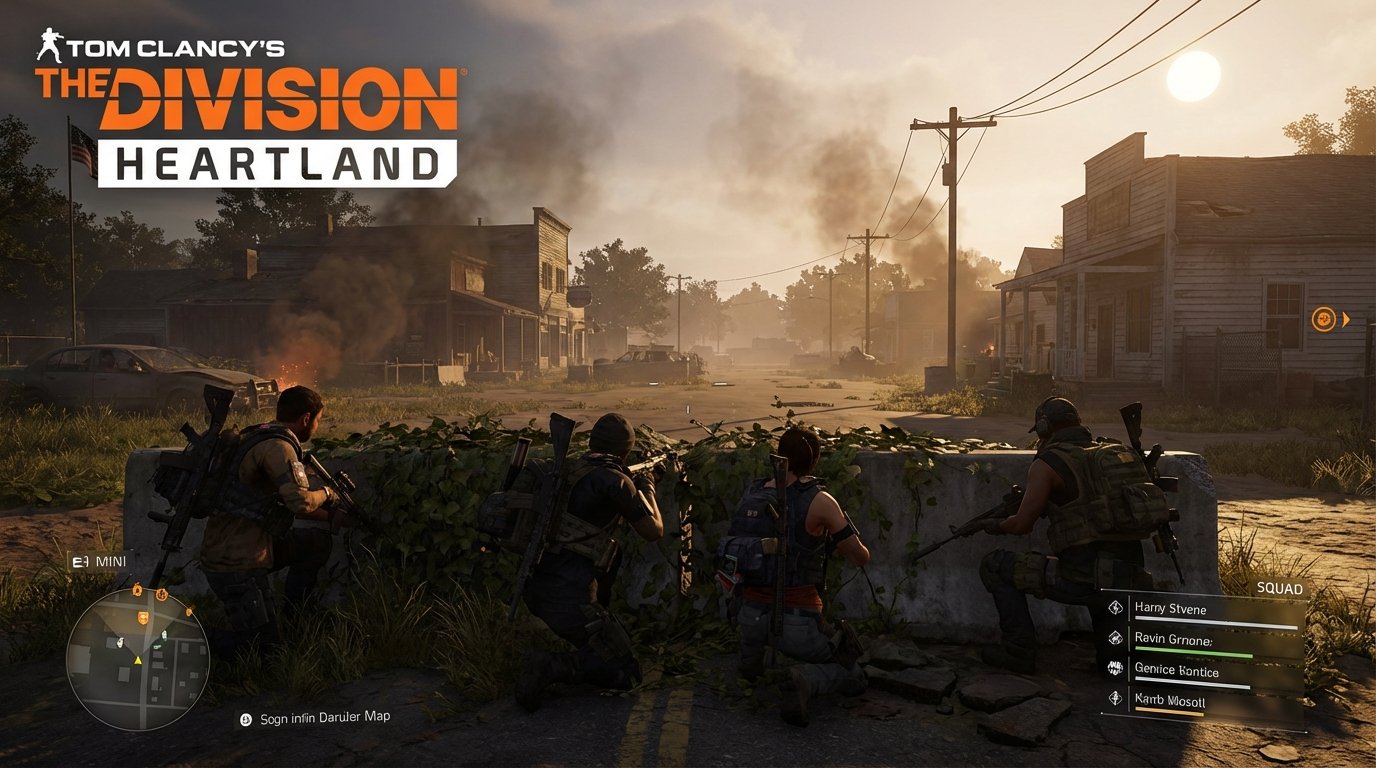Select Genice Kontice's squad emblem icon
The height and width of the screenshot is (768, 1376).
[1116, 667]
